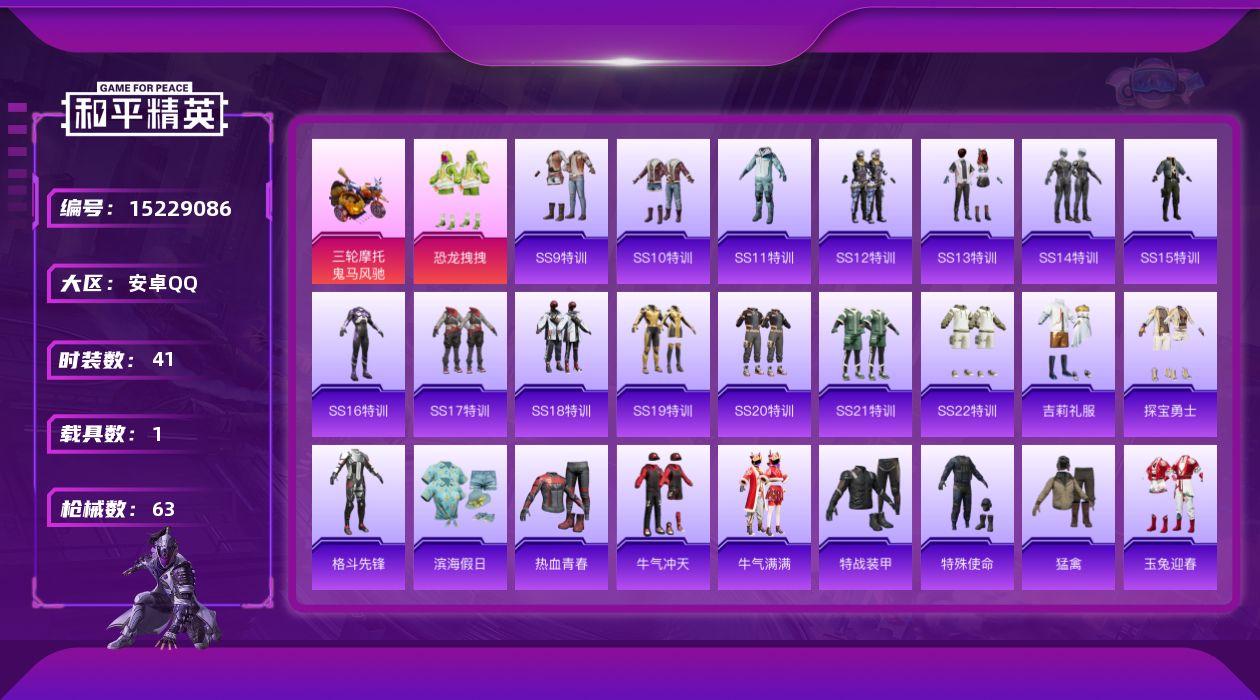Image resolution: width=1260 pixels, height=700 pixels.
Task: Select the 牛气满满 outfit tile
Action: [764, 517]
